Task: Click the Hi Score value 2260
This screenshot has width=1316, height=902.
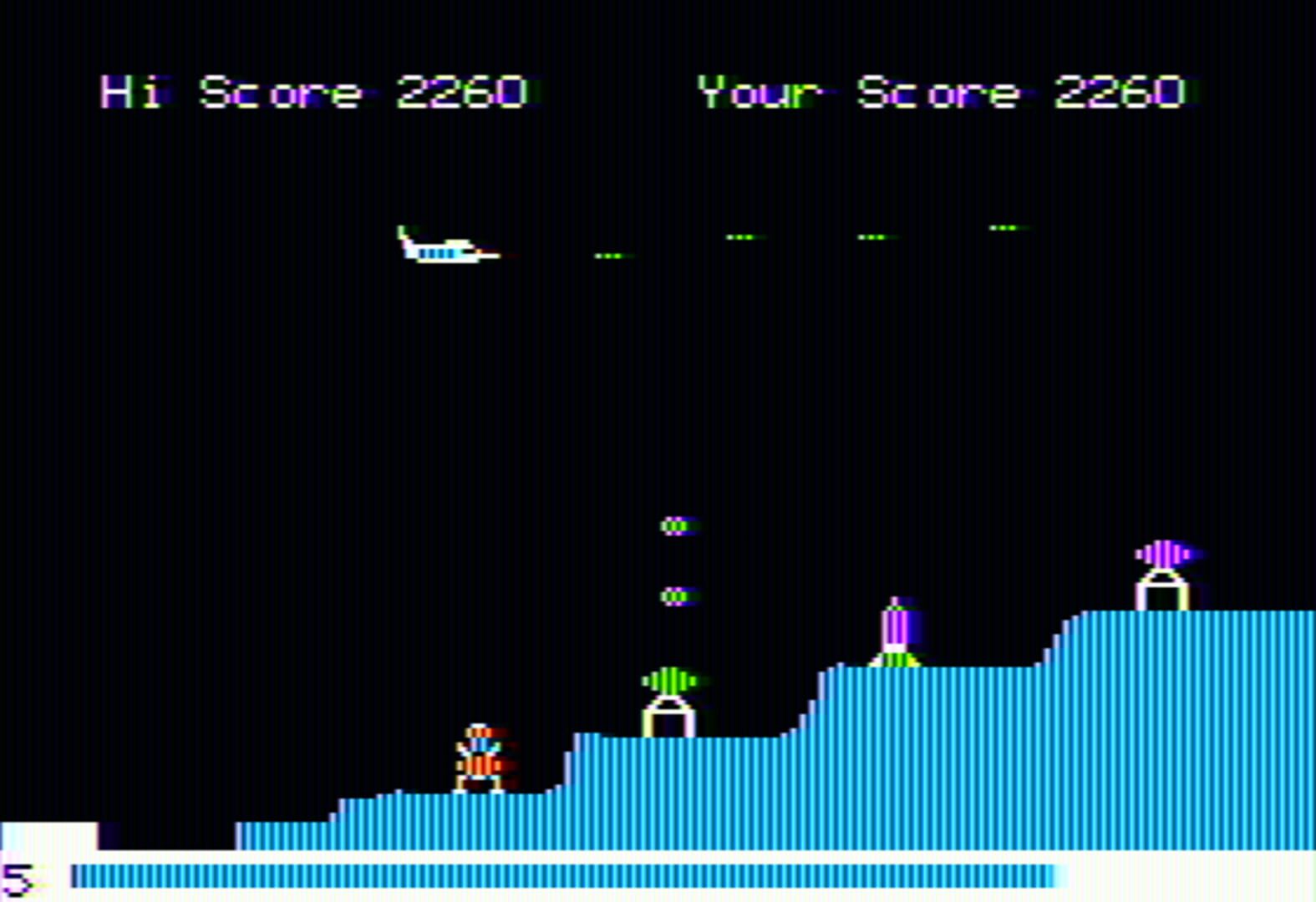Action: pos(464,92)
